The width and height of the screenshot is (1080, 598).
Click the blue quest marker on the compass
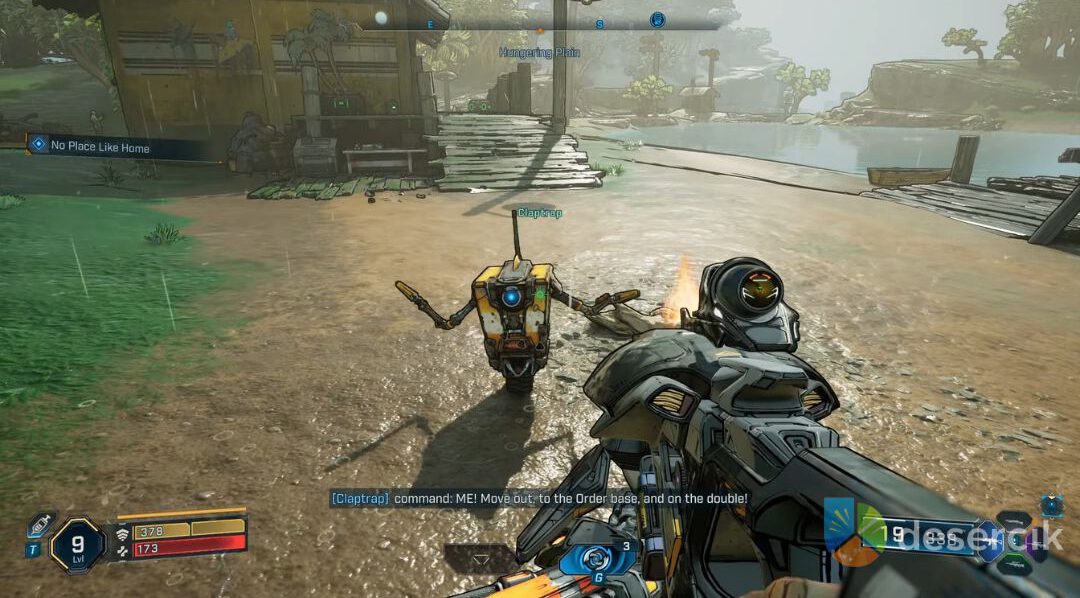click(657, 19)
